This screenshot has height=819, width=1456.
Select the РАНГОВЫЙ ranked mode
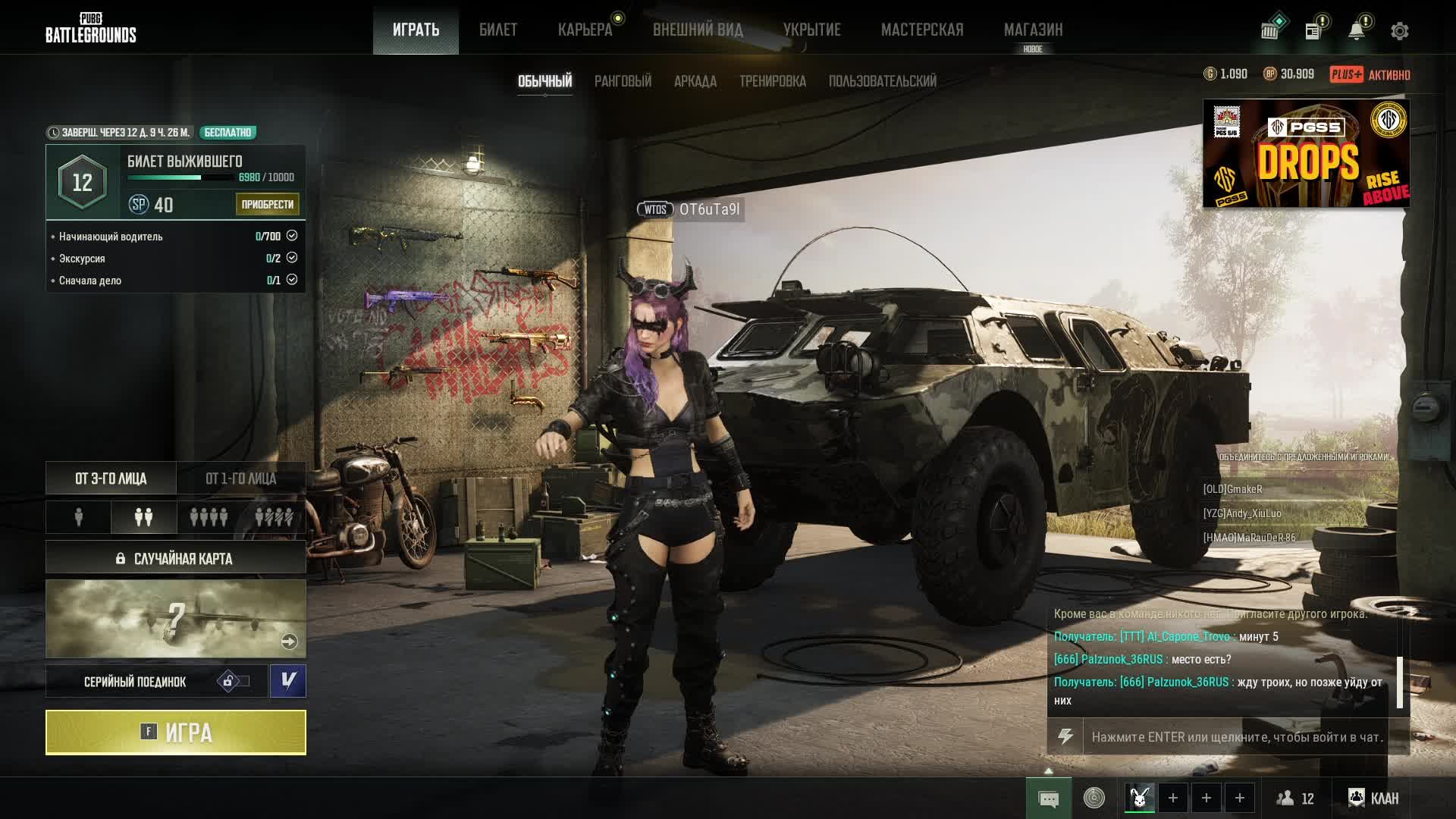623,81
